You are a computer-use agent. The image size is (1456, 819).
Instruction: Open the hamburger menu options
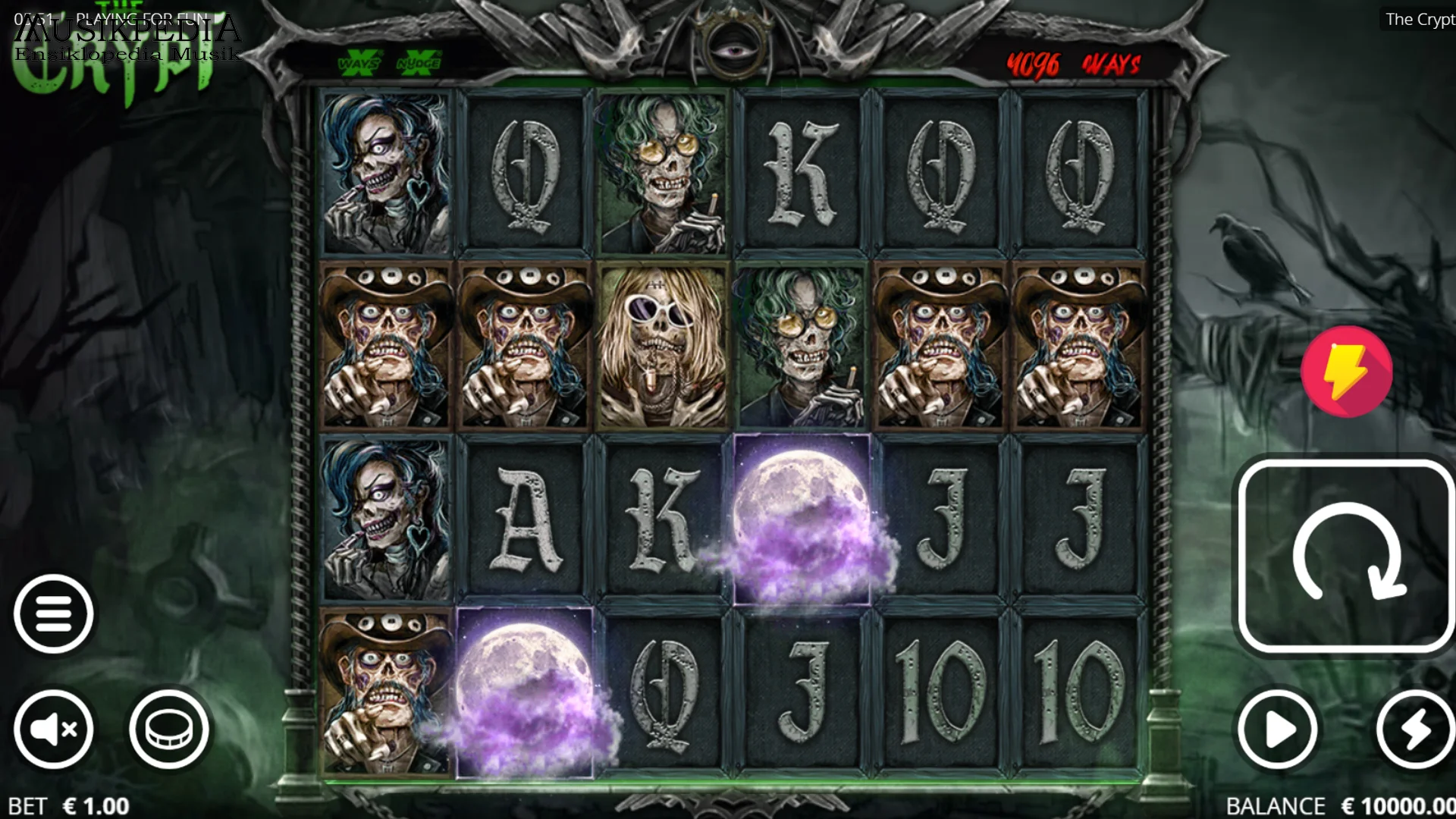coord(53,614)
